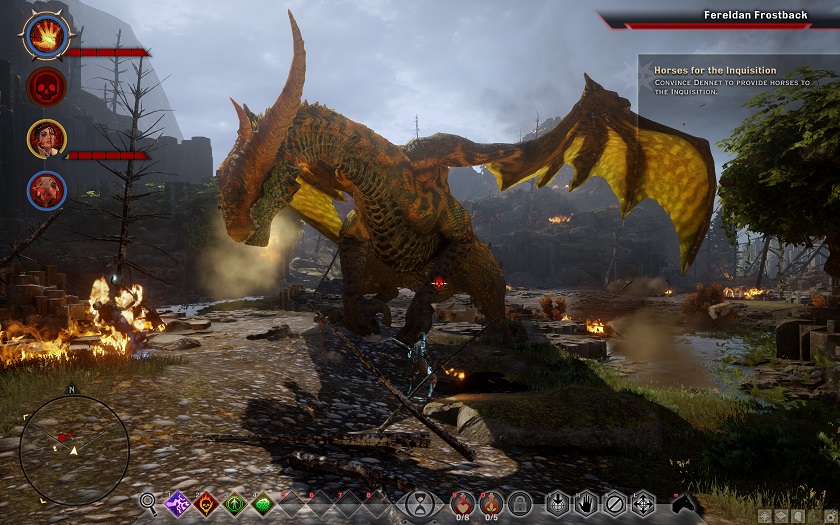Select the red skull party member portrait
The height and width of the screenshot is (525, 840).
tap(46, 88)
